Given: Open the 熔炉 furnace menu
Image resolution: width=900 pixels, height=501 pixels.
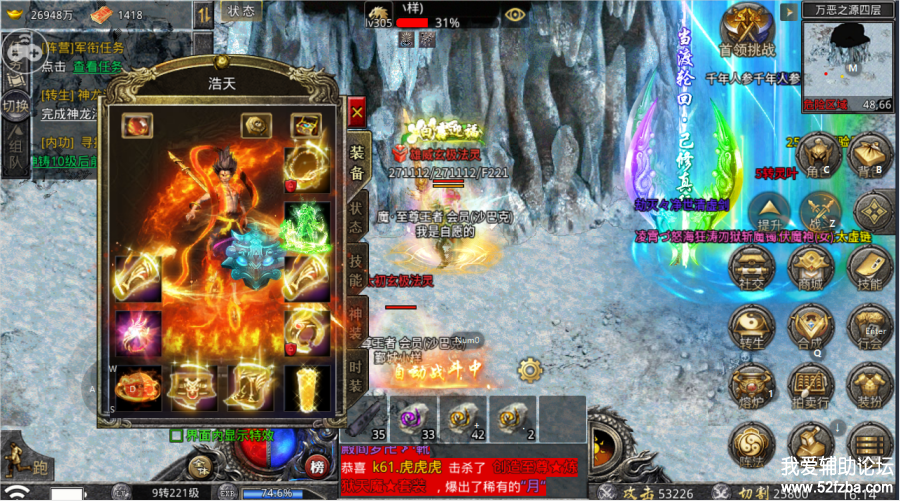Looking at the screenshot, I should 752,385.
